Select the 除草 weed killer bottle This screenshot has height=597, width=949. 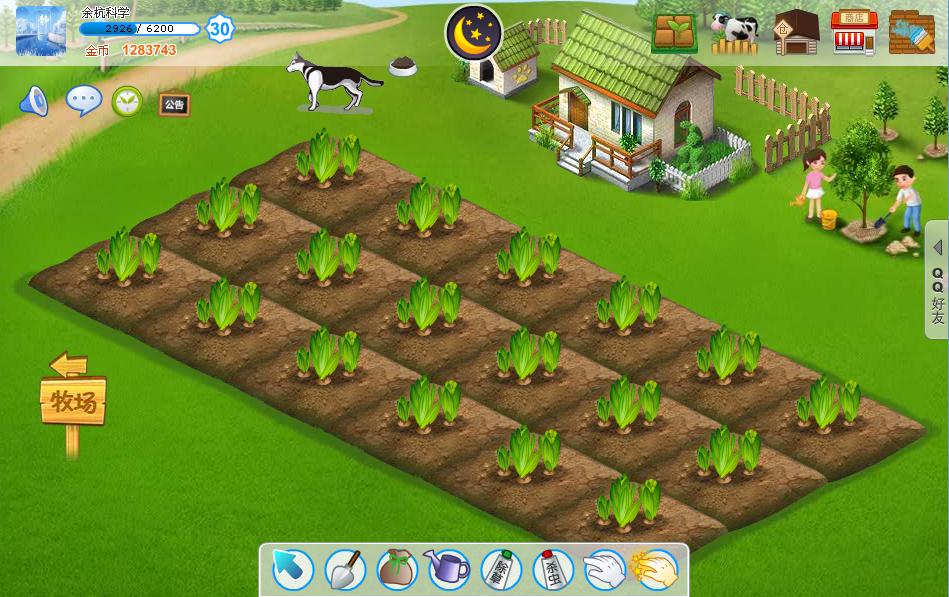pos(501,570)
